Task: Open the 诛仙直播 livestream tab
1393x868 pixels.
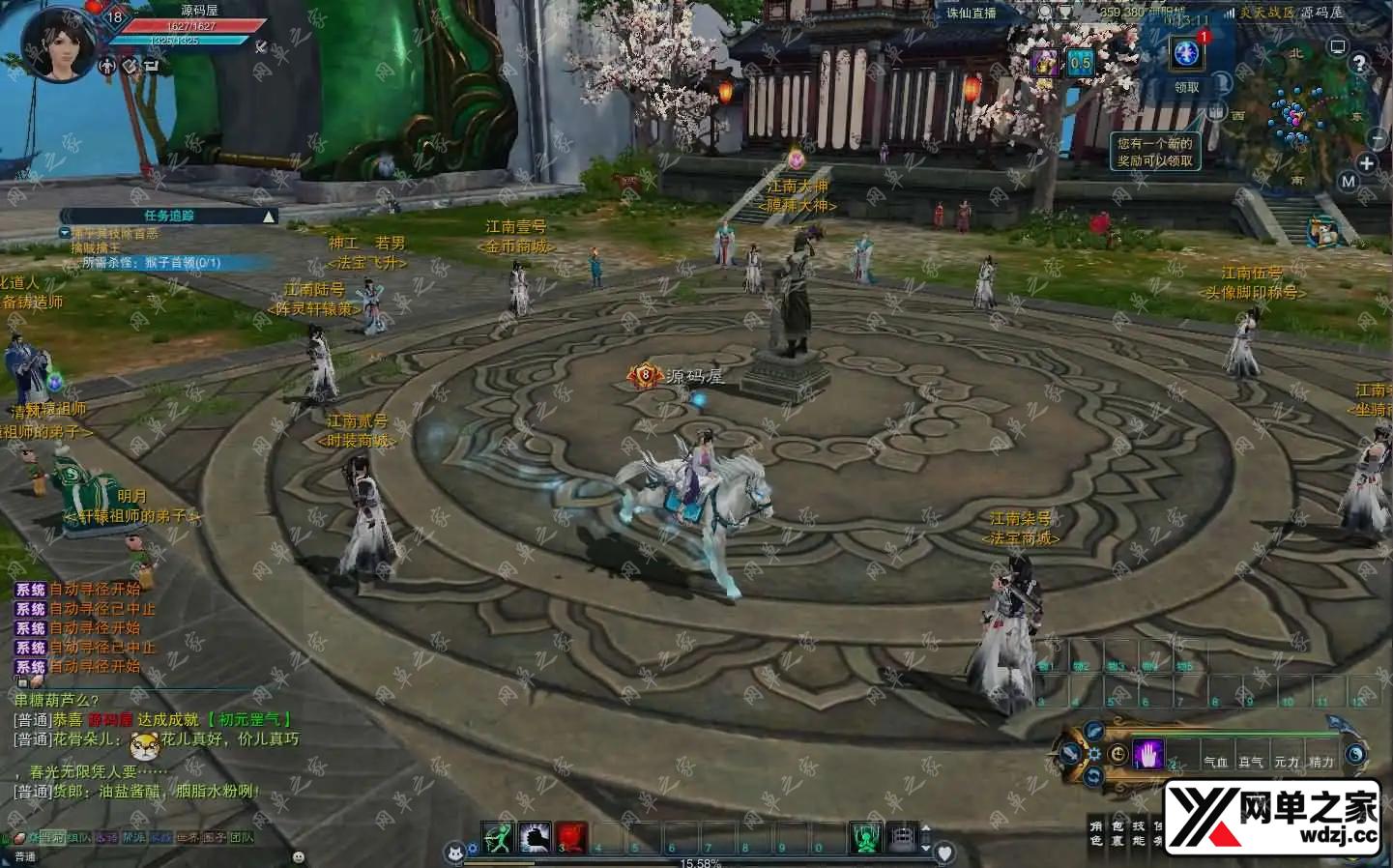Action: coord(972,13)
